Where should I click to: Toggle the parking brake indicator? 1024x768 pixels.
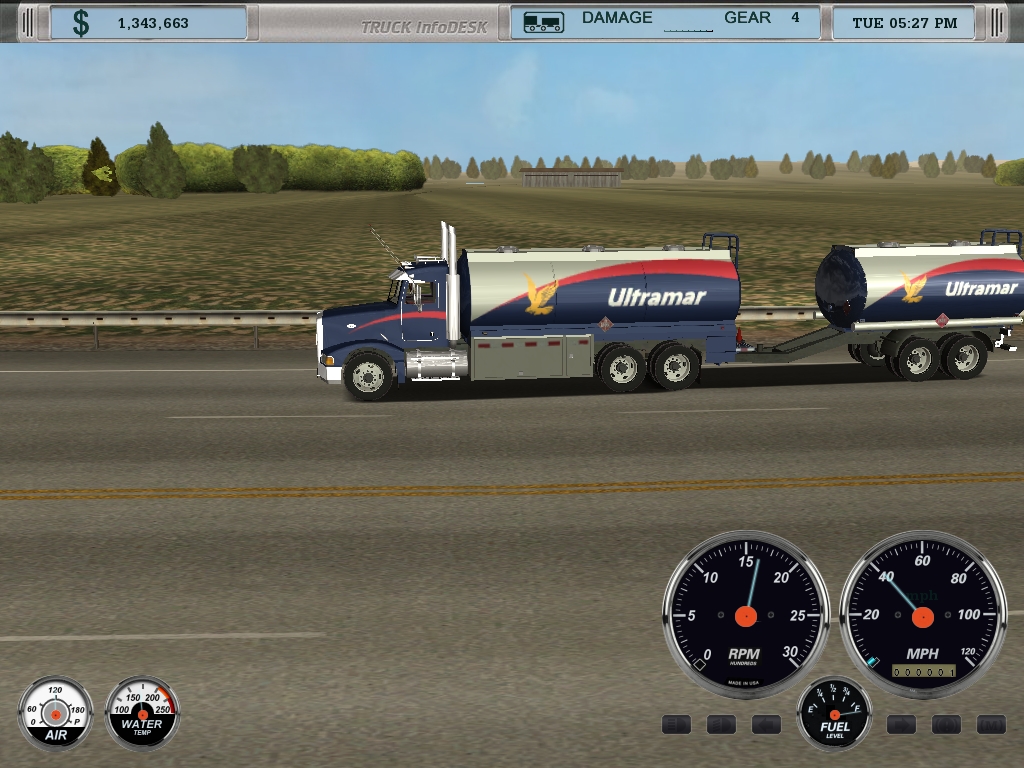tap(946, 723)
